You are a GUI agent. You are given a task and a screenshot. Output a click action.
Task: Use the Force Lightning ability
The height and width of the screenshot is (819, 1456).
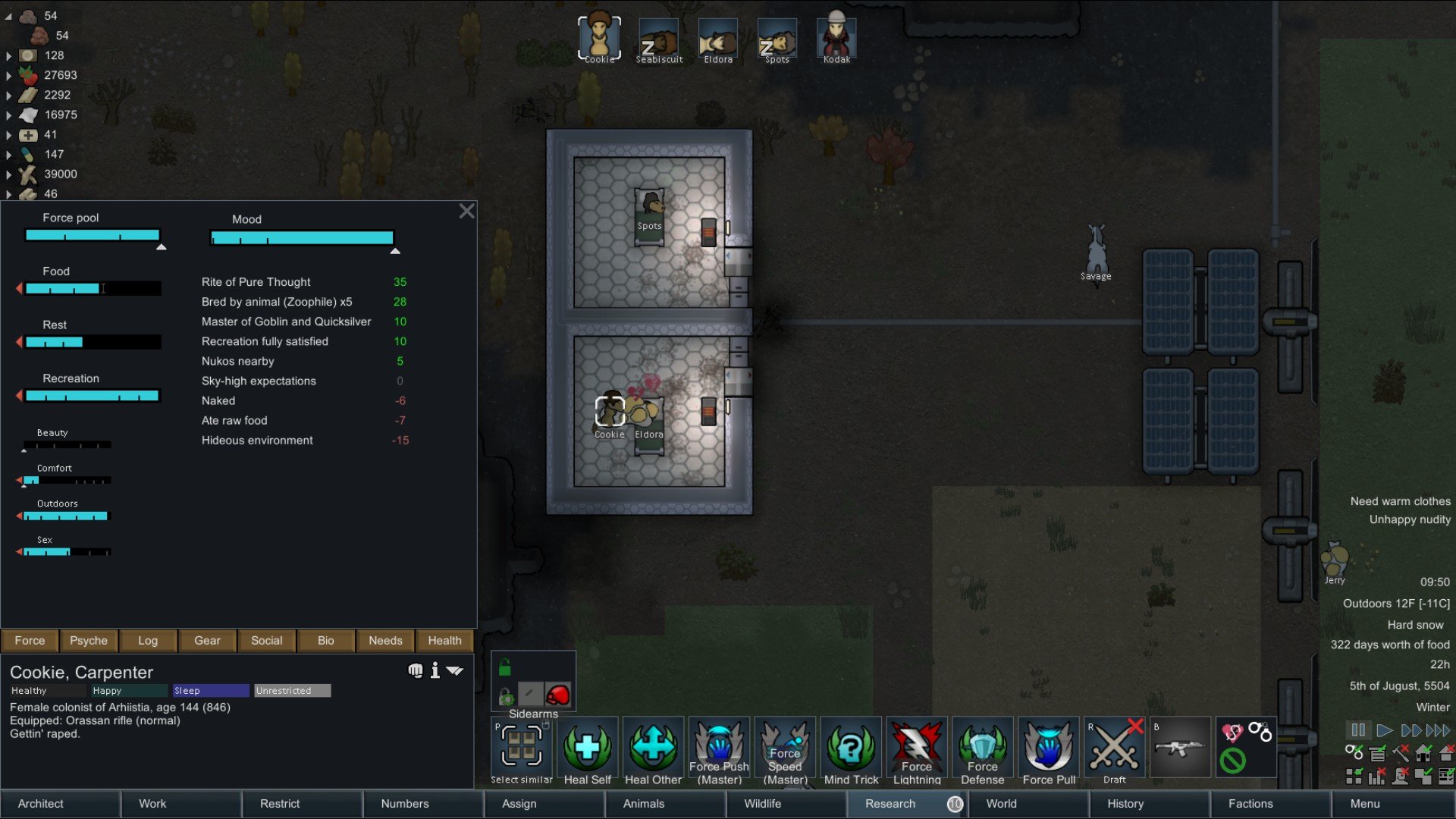[917, 751]
